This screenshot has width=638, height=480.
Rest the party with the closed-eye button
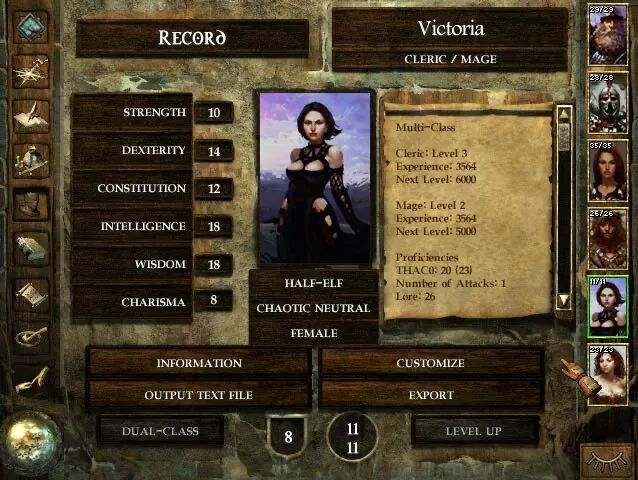tap(606, 461)
